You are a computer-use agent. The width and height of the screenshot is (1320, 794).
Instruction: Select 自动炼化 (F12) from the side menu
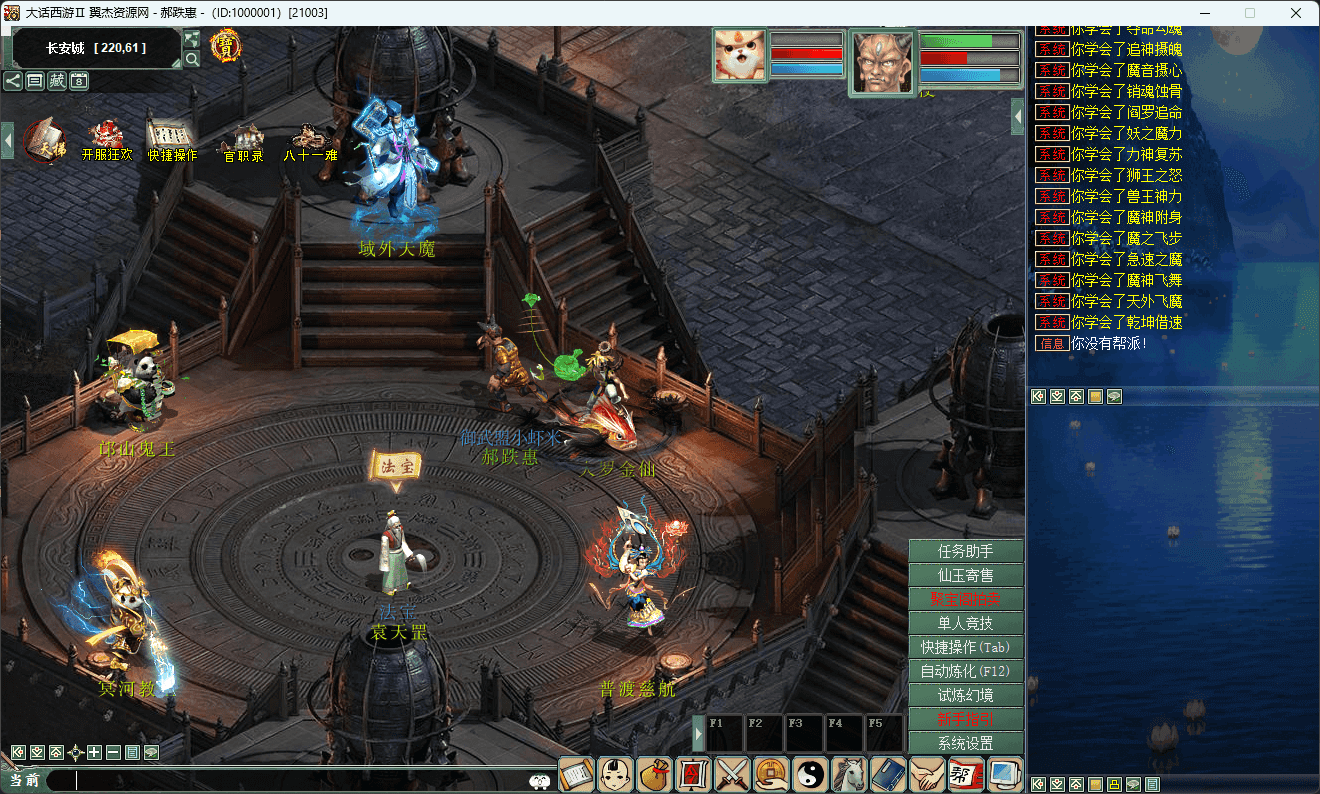tap(965, 671)
